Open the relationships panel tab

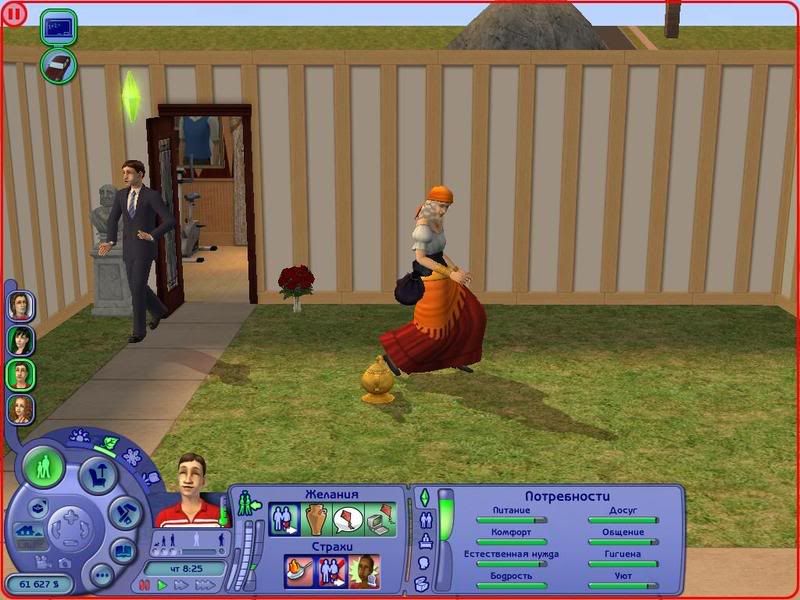click(424, 521)
